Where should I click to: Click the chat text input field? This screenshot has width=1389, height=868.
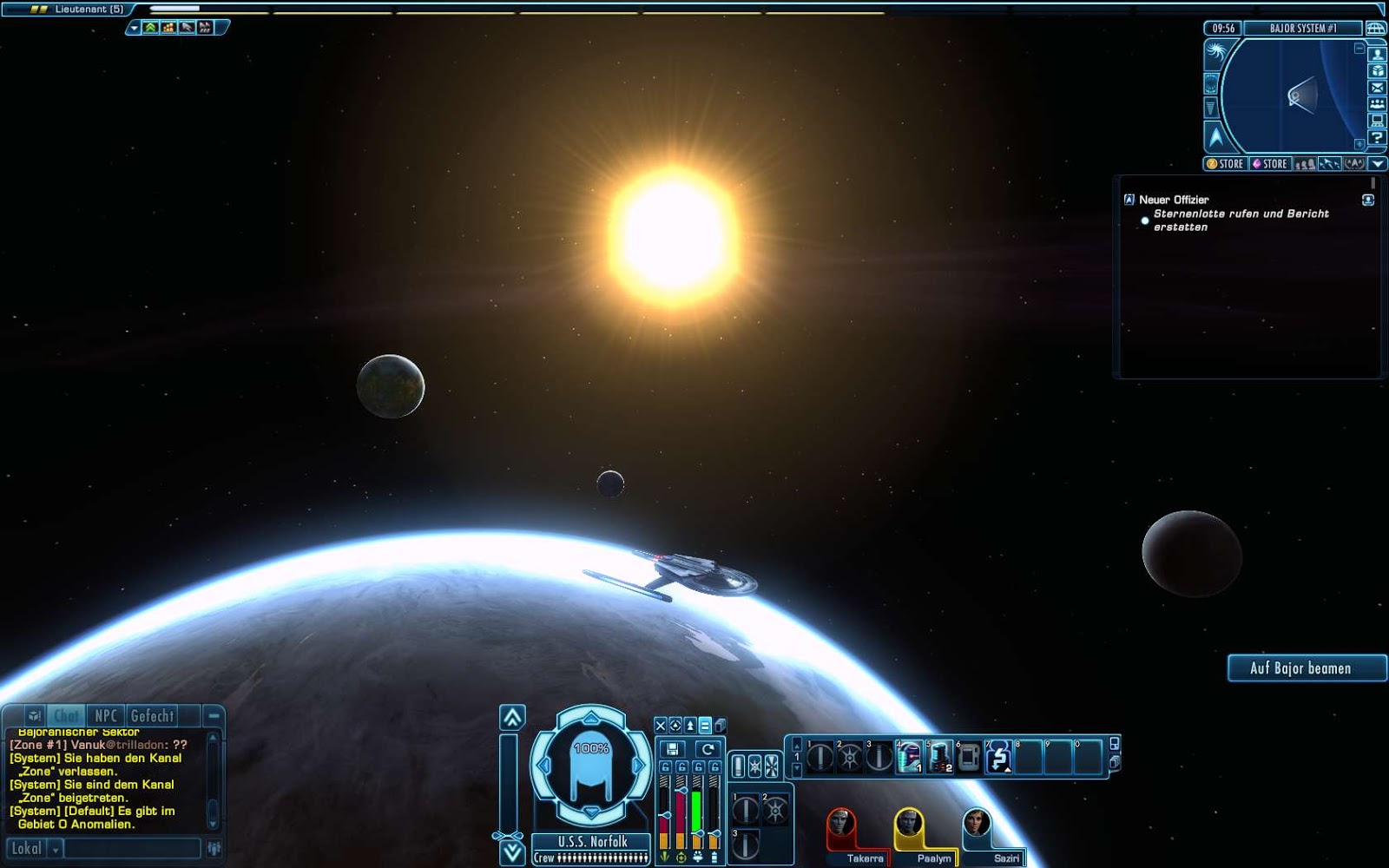pos(130,848)
